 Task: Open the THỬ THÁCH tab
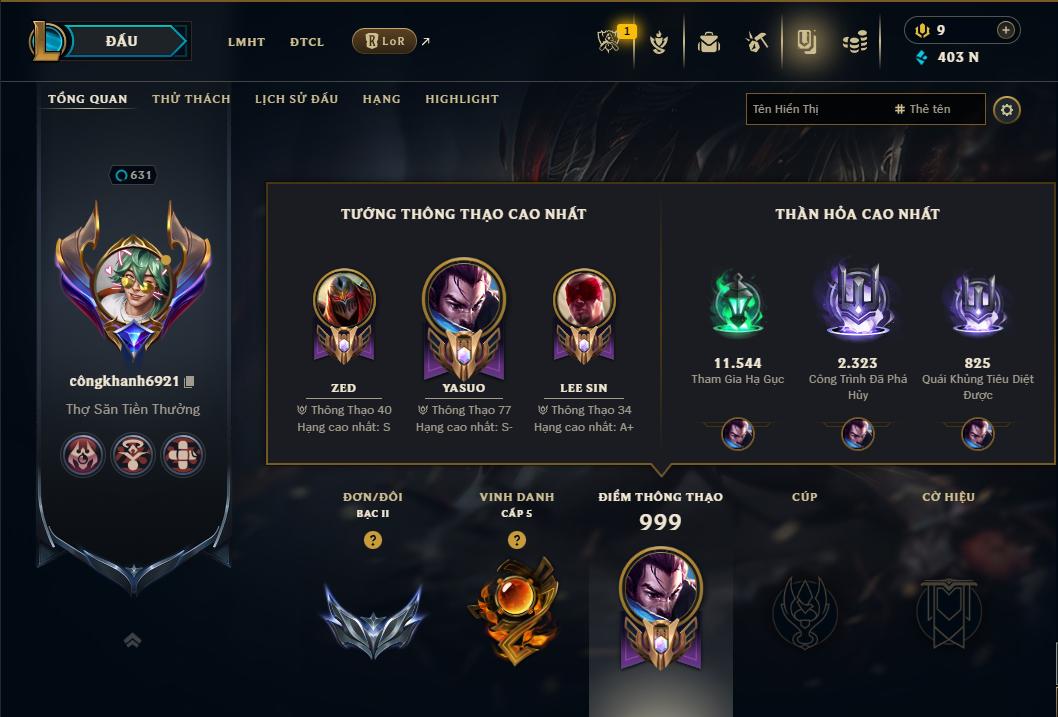click(x=191, y=99)
